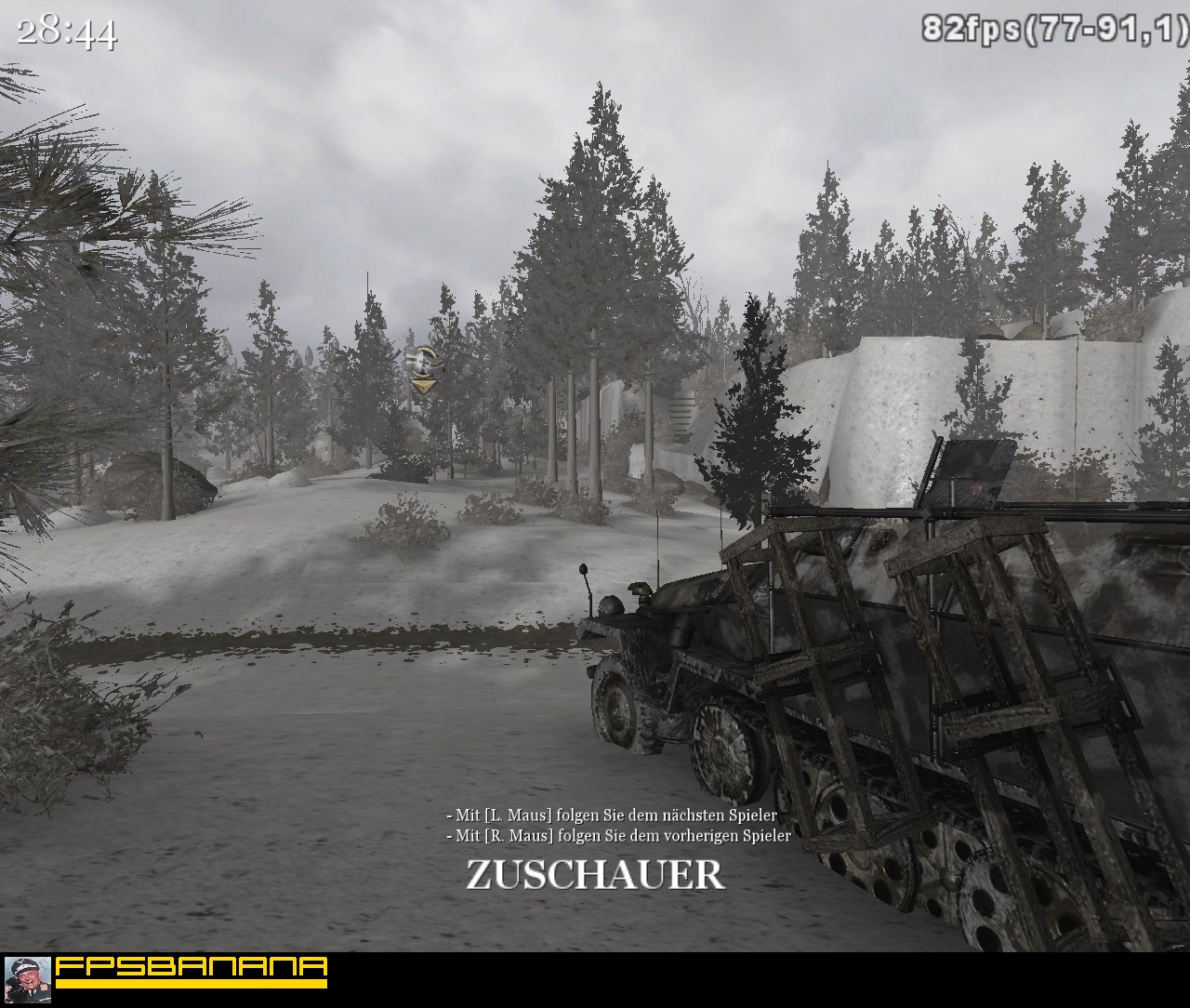The image size is (1190, 1008).
Task: Toggle previous player follow via [R. Maus] hint
Action: click(618, 836)
